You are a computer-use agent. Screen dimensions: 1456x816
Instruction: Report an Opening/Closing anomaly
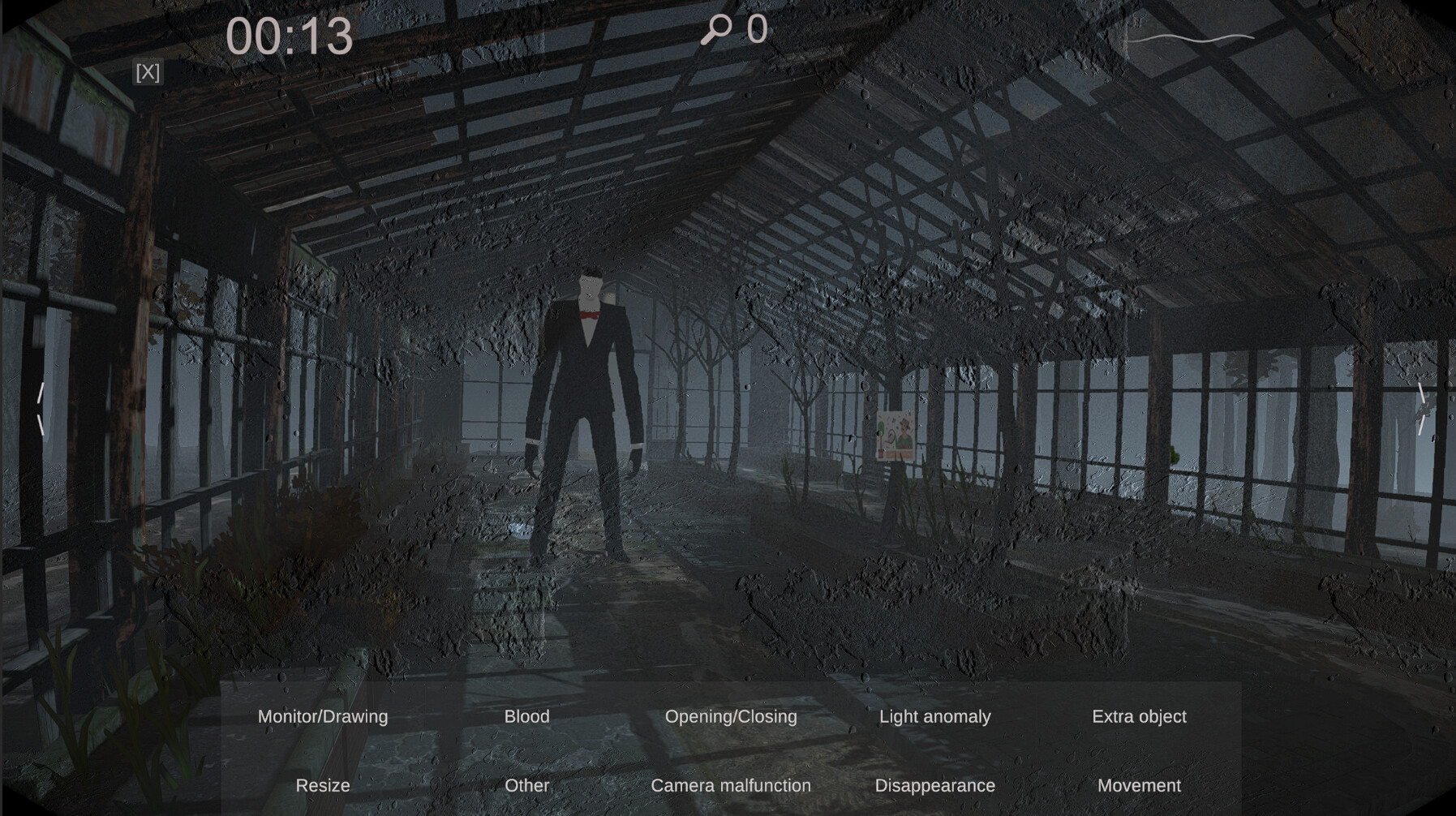pyautogui.click(x=731, y=716)
